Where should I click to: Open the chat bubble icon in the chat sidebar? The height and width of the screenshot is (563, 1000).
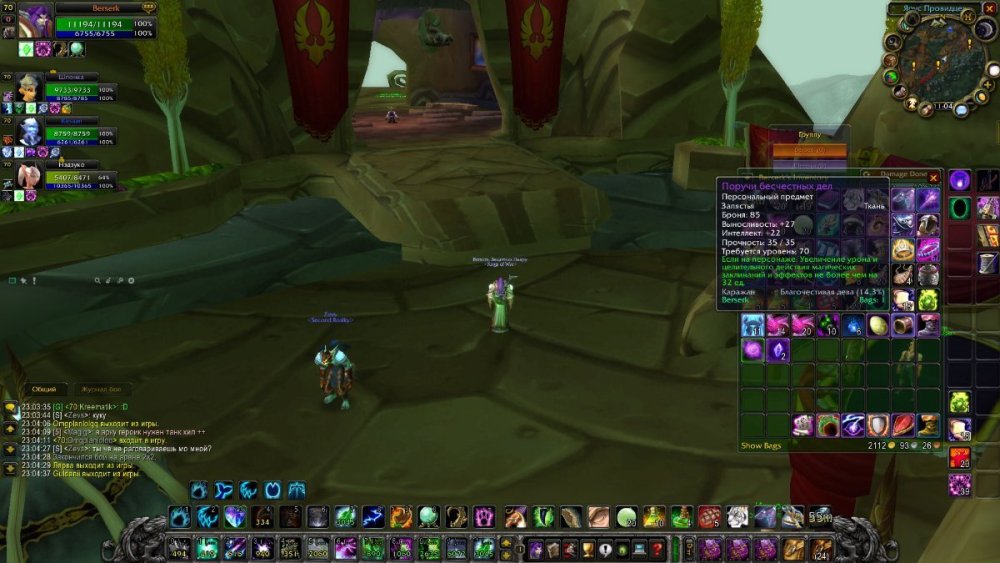(10, 407)
